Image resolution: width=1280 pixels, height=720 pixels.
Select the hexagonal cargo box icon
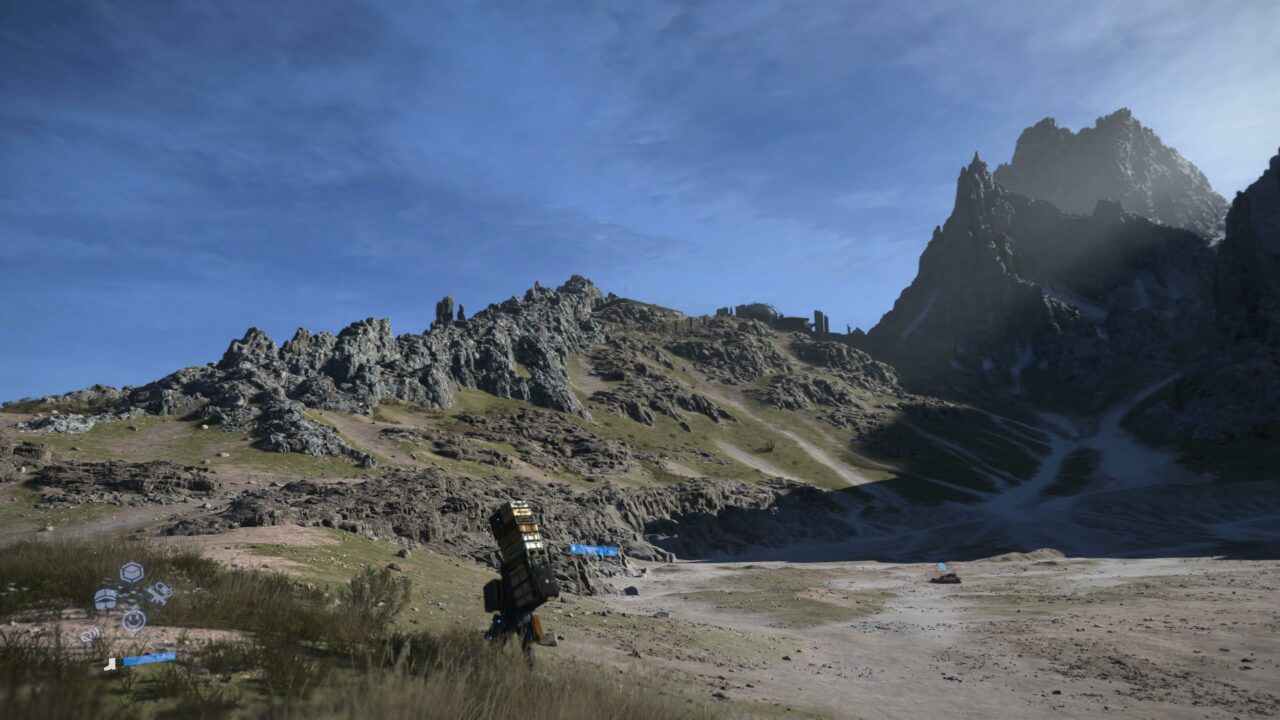click(131, 572)
